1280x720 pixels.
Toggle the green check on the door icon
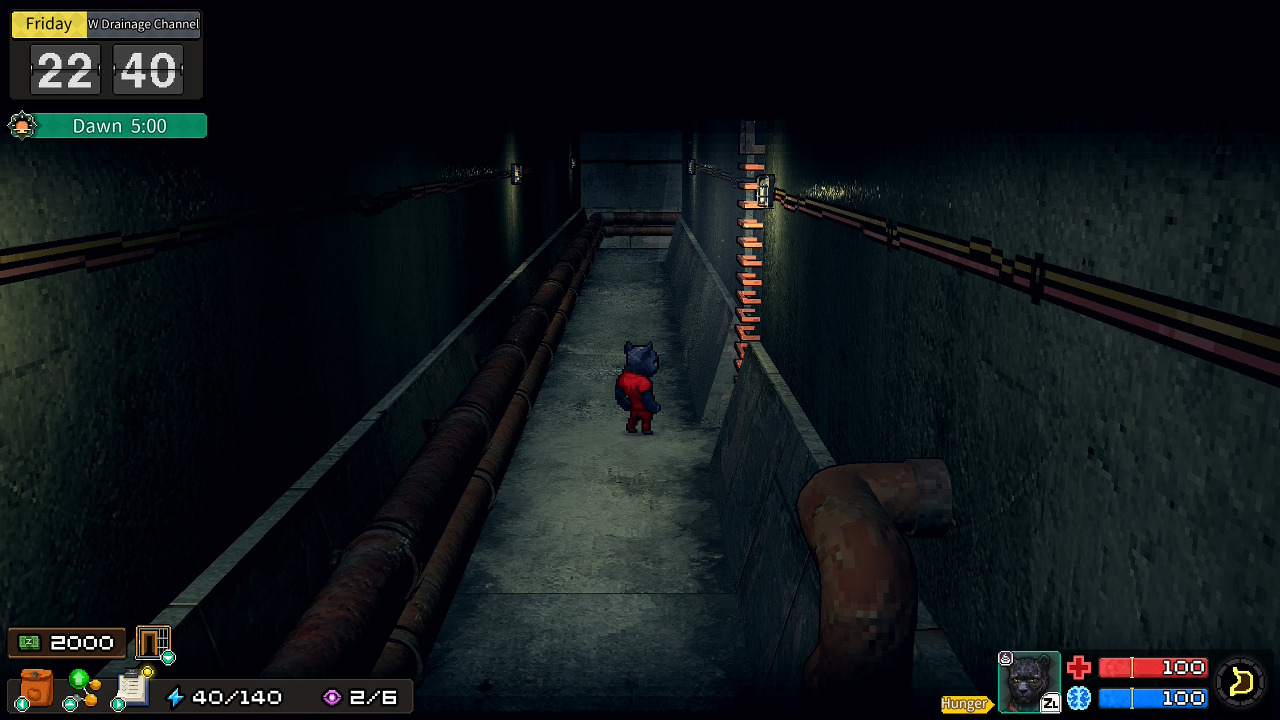(x=167, y=658)
